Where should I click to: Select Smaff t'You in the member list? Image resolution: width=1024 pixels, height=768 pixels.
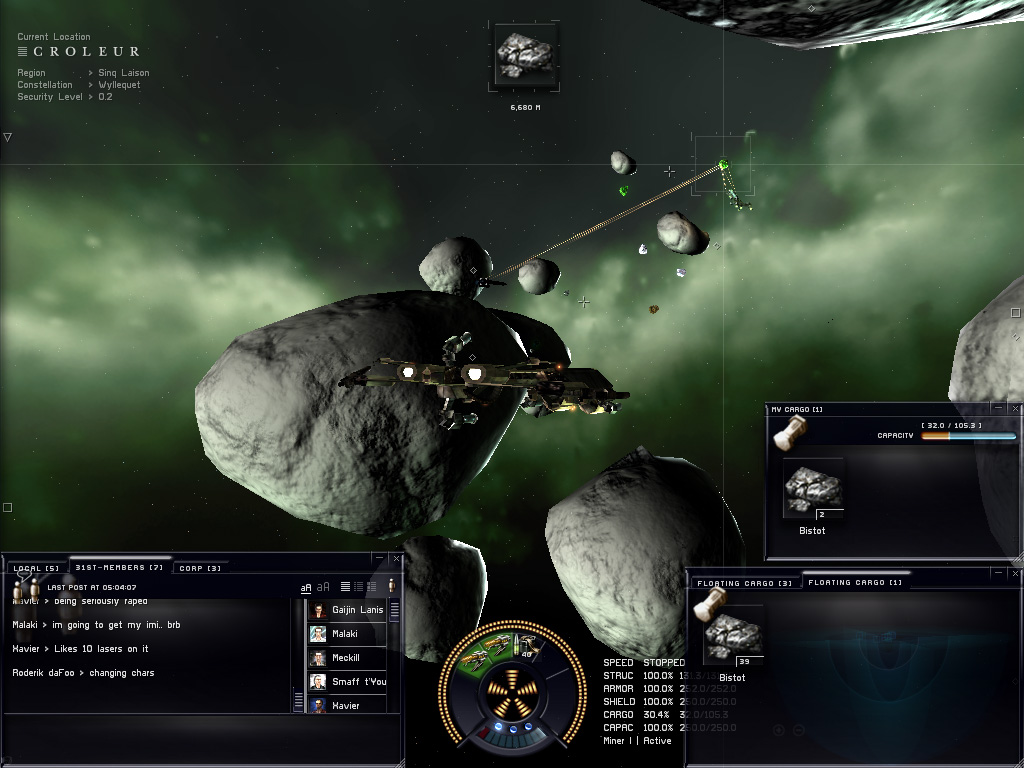[x=358, y=682]
